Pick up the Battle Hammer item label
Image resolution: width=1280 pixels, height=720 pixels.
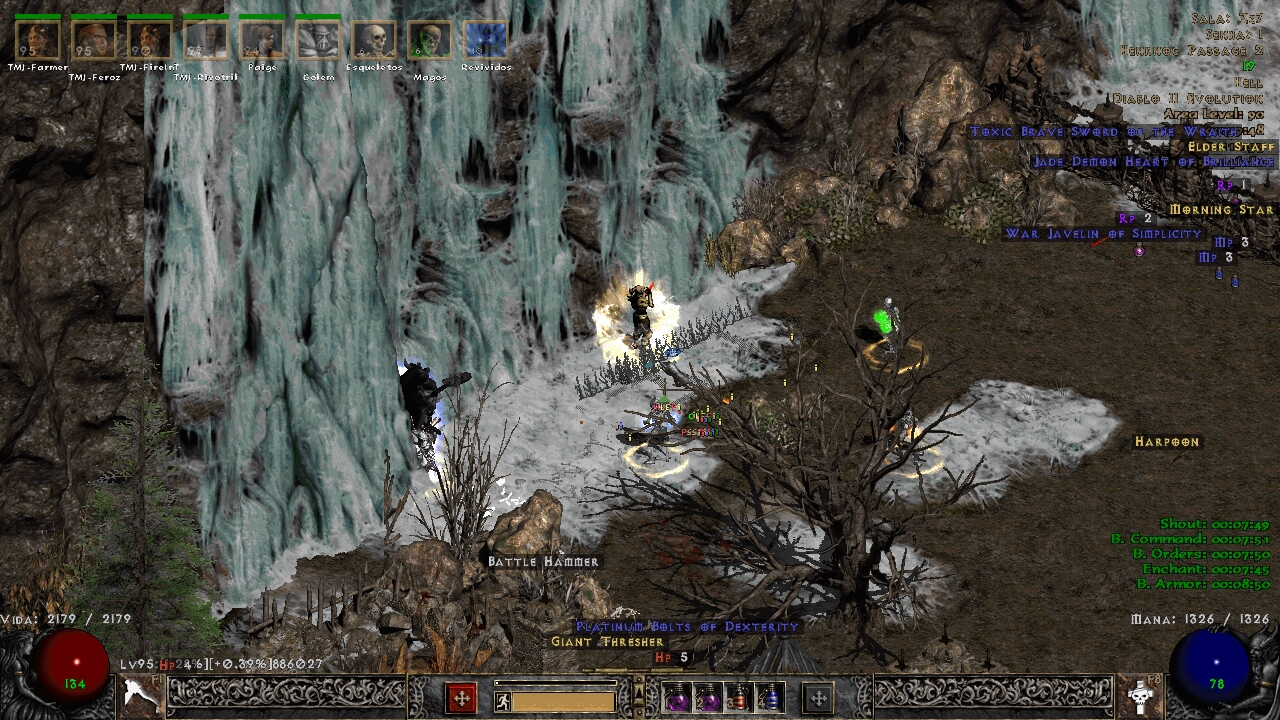click(x=543, y=562)
